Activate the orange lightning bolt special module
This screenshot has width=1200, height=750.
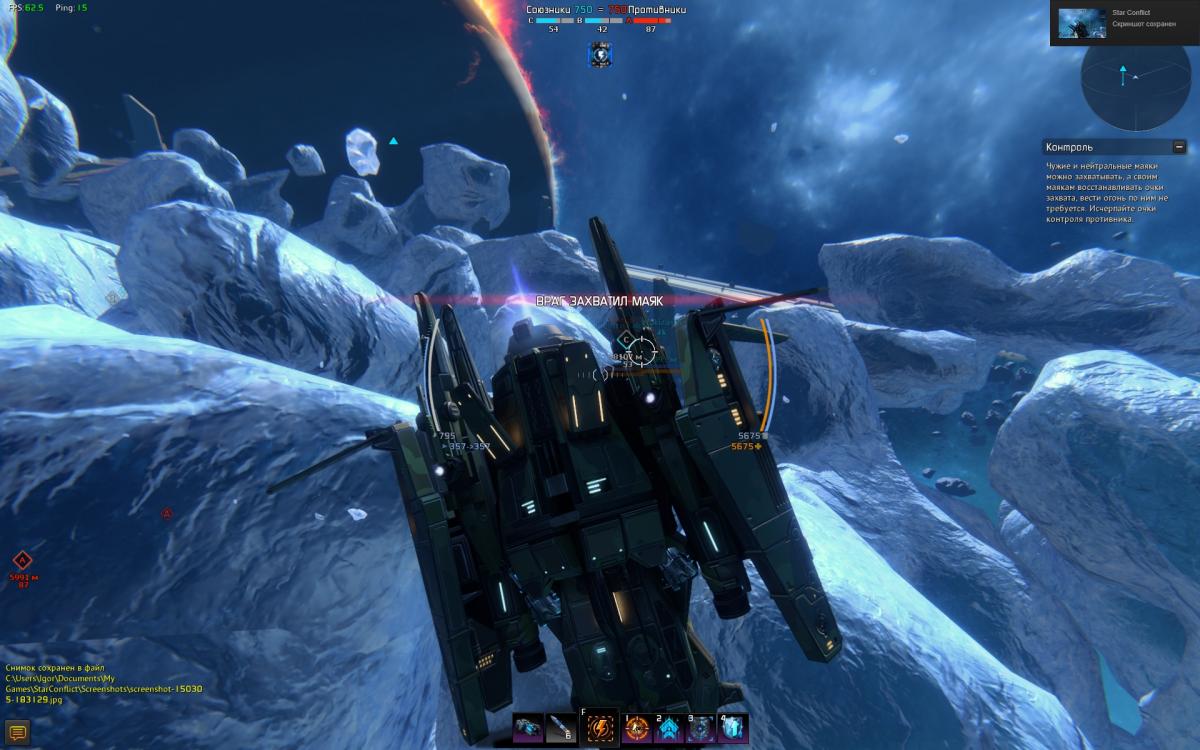[600, 728]
